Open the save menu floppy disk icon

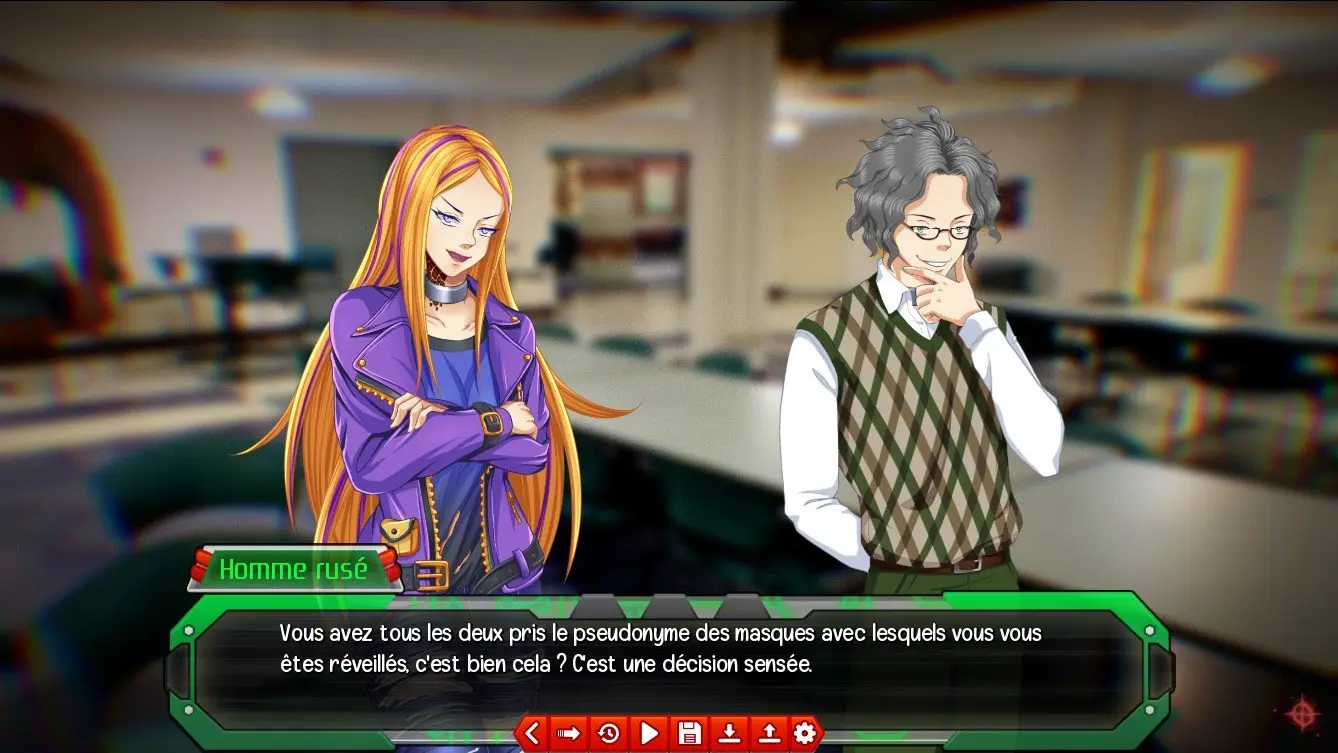pos(688,734)
